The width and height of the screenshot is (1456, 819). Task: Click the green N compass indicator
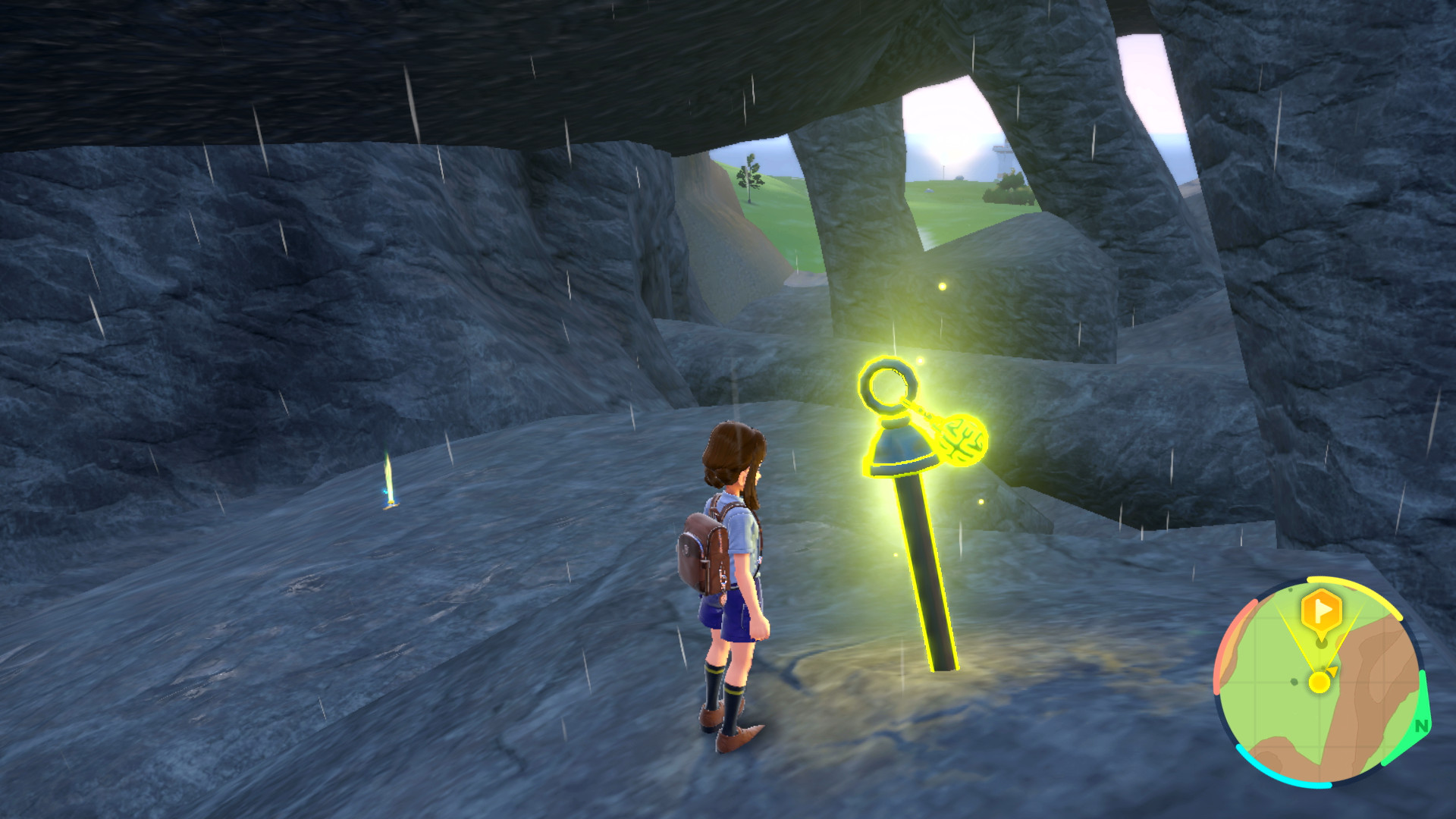tap(1421, 726)
